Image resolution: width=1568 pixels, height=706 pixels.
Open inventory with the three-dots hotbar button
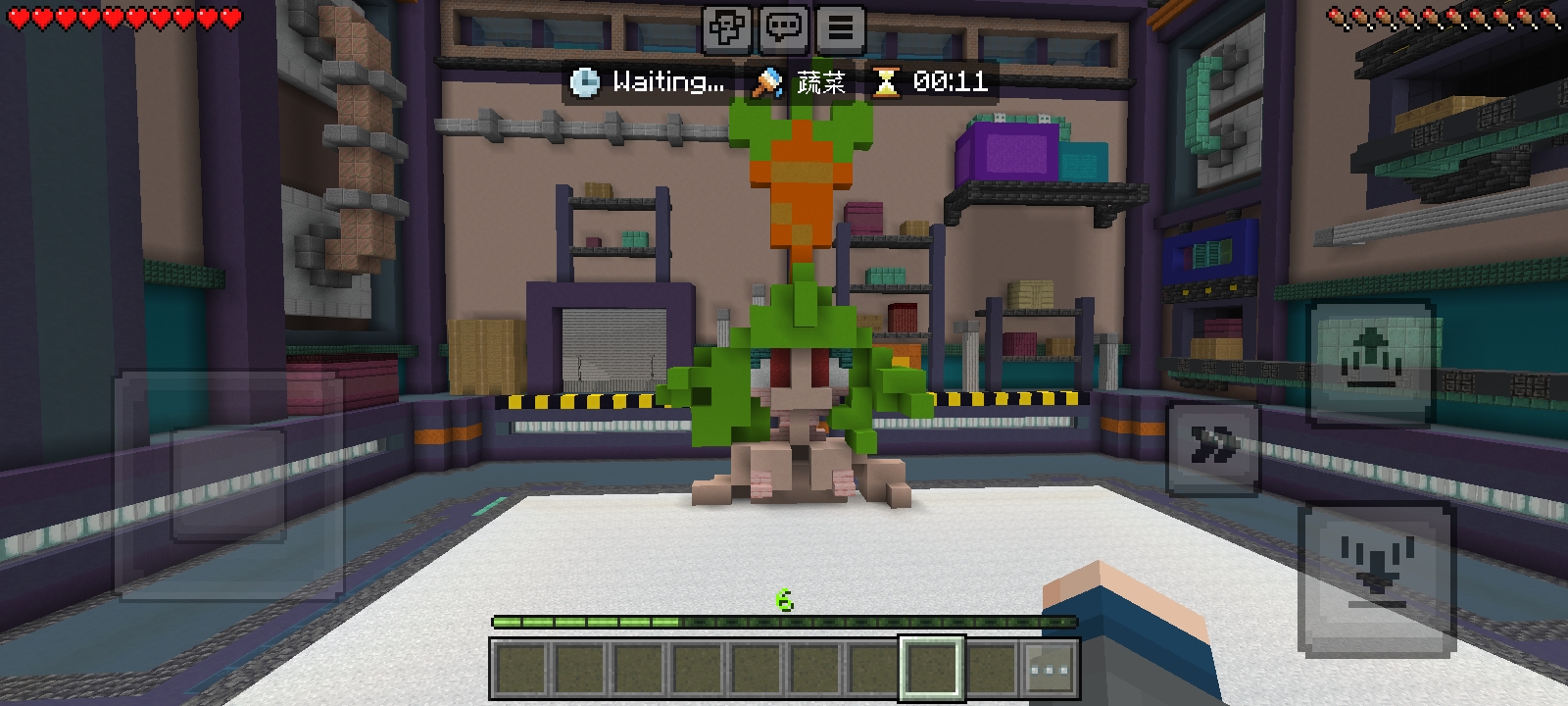[x=1050, y=671]
